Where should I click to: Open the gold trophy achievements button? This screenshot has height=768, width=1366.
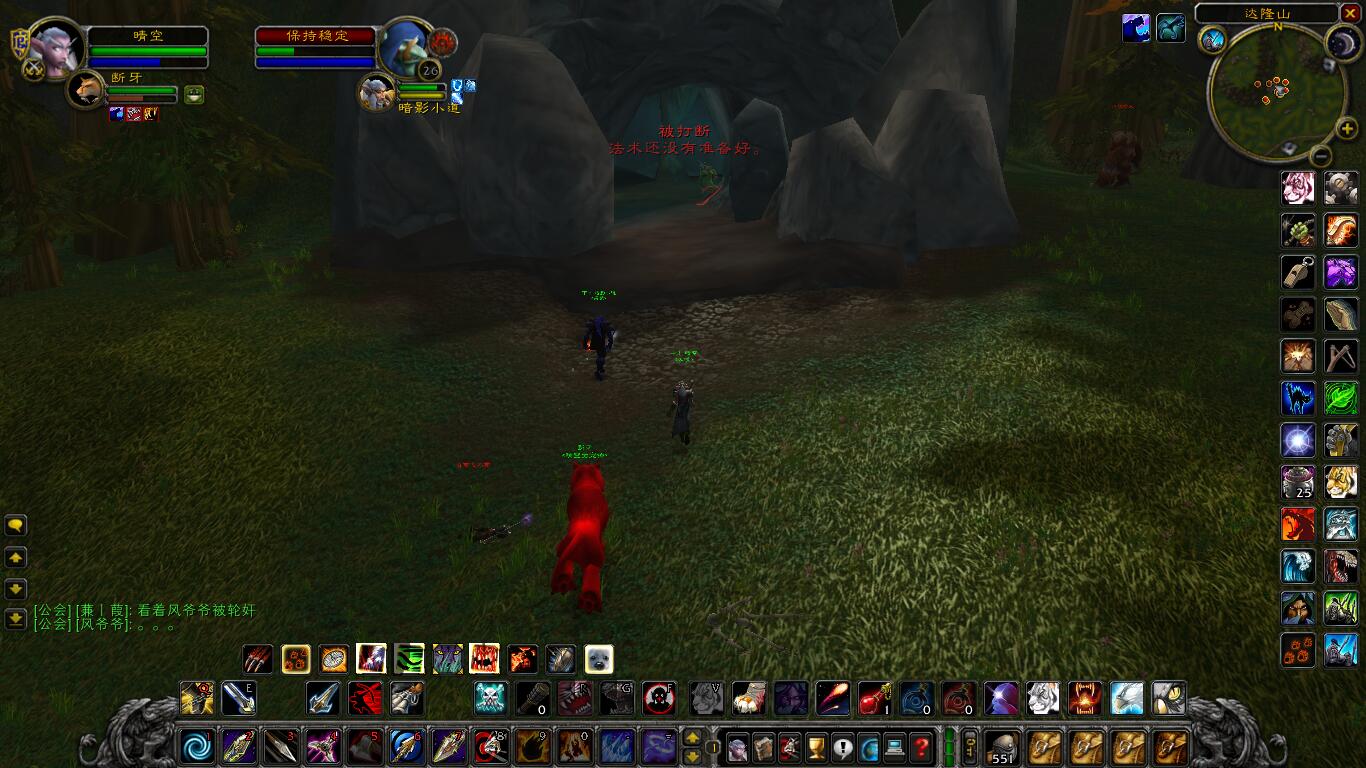(x=816, y=747)
